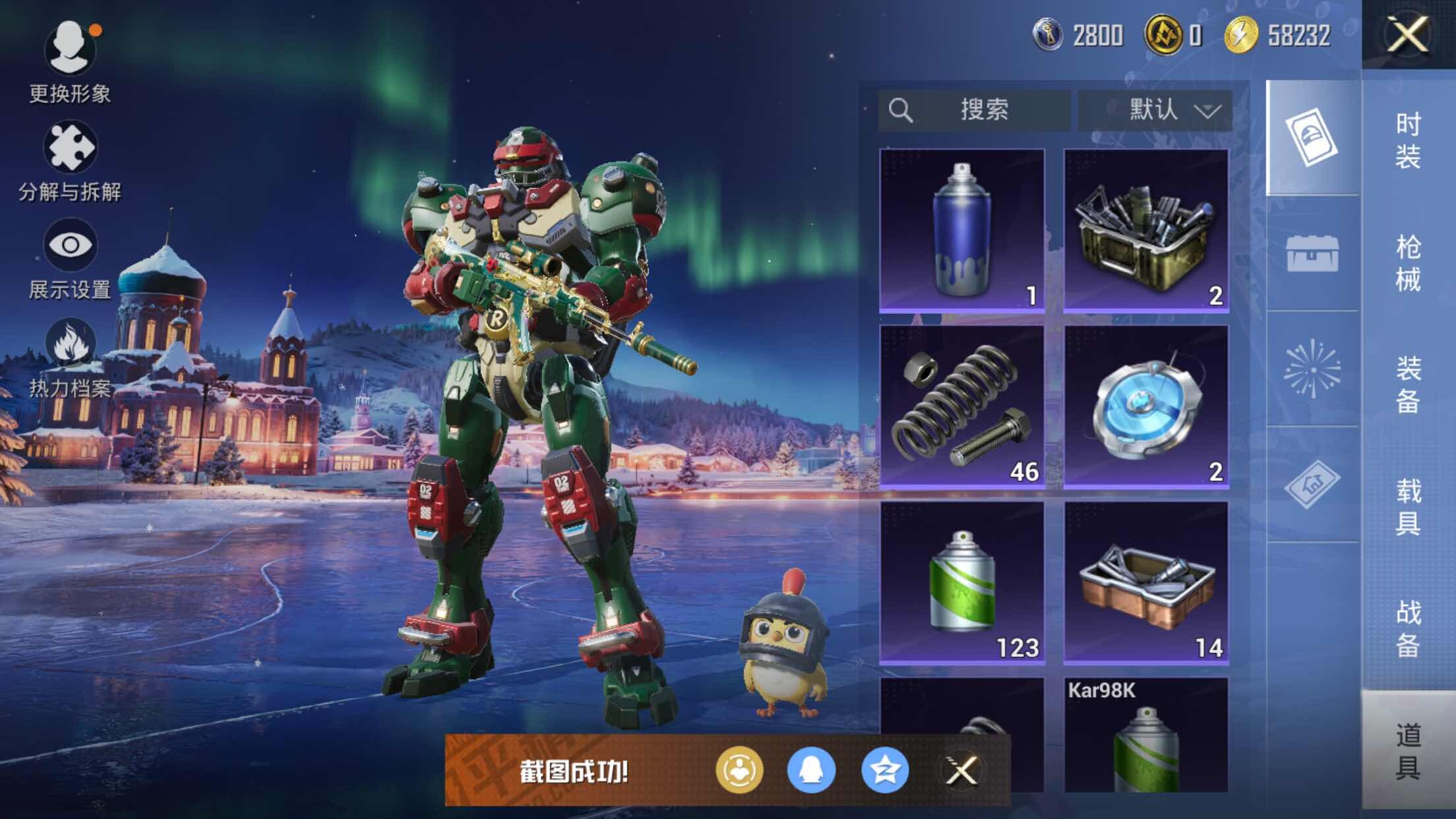Switch to the 载具 vehicles tab
1456x819 pixels.
(1408, 506)
